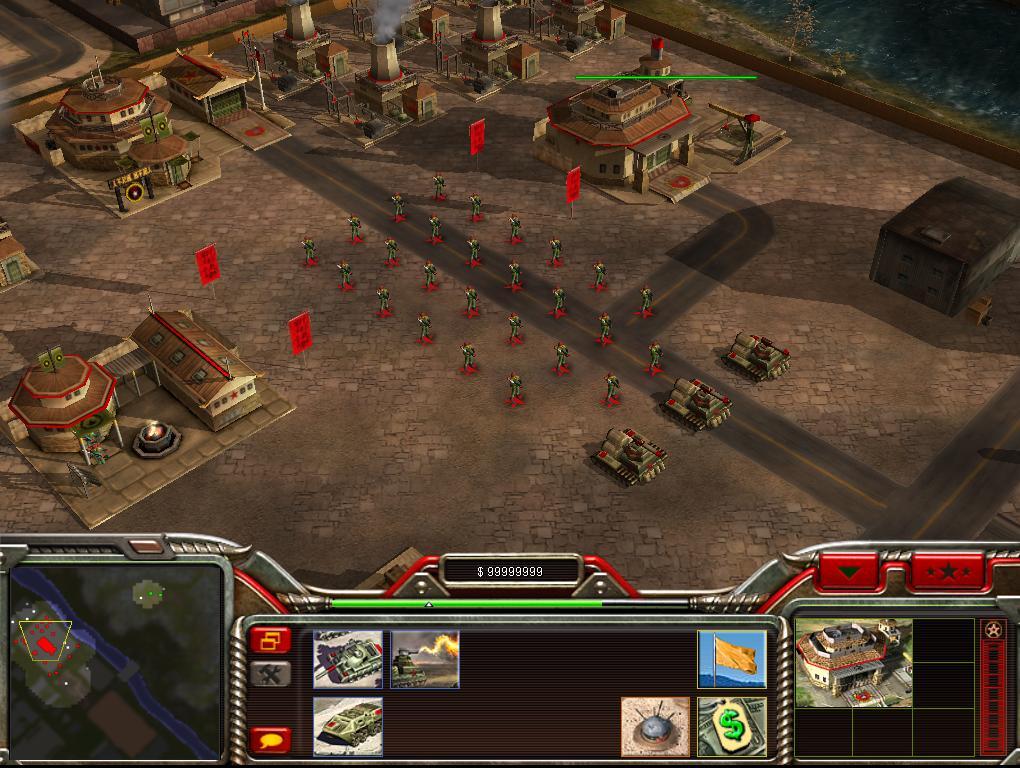Build a Troop Crawler transport
The image size is (1020, 768).
[x=348, y=726]
